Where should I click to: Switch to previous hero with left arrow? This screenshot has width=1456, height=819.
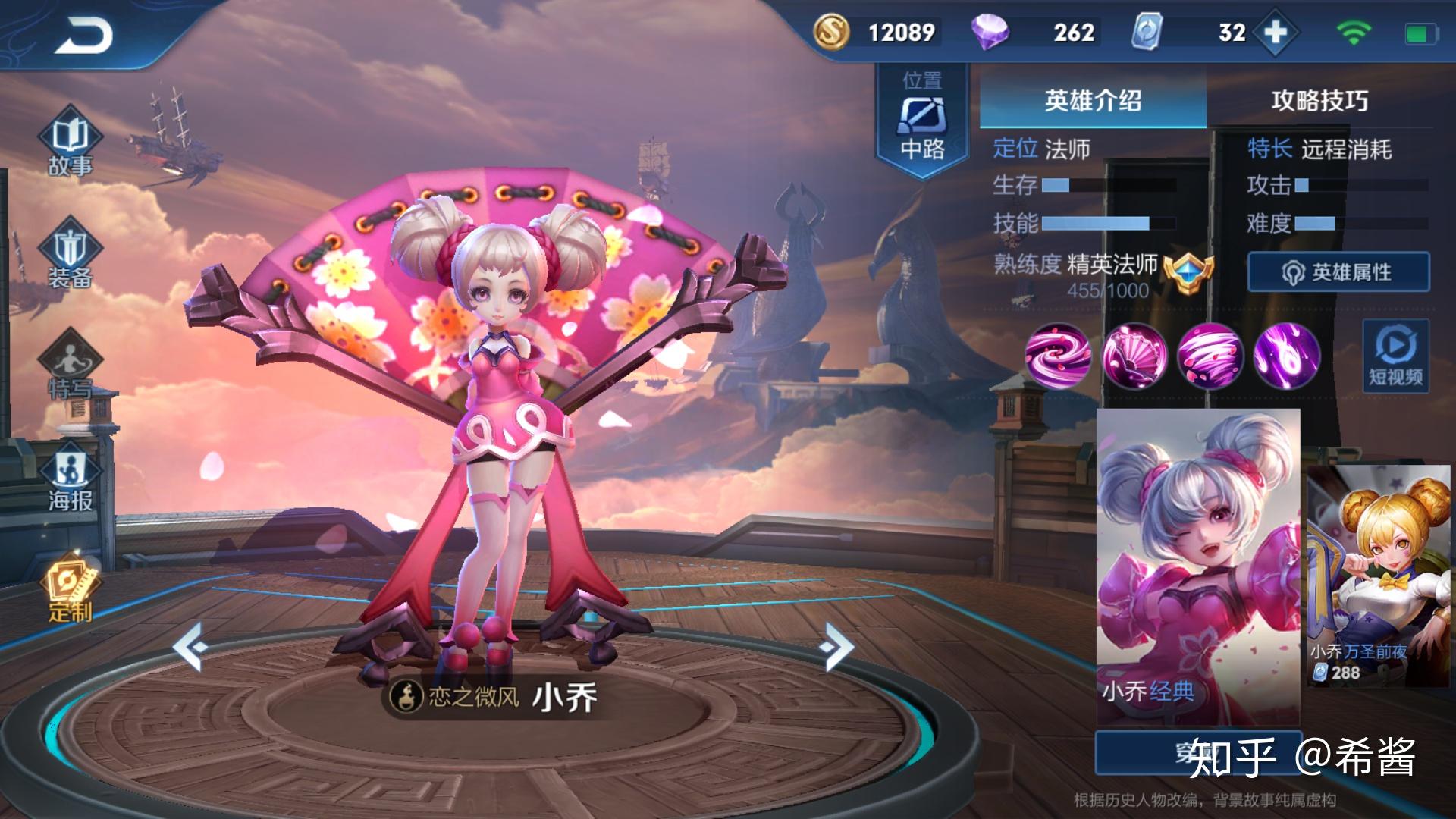tap(190, 646)
